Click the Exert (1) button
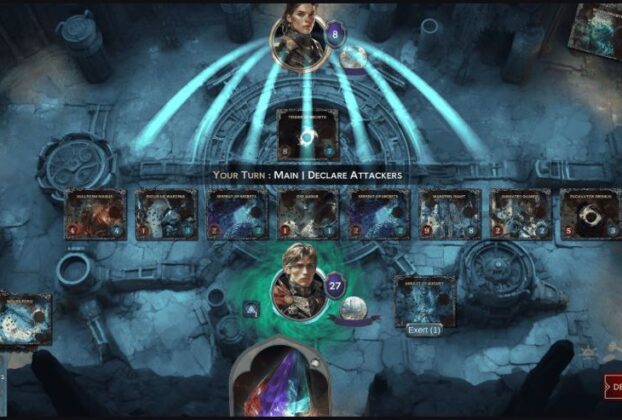 424,331
